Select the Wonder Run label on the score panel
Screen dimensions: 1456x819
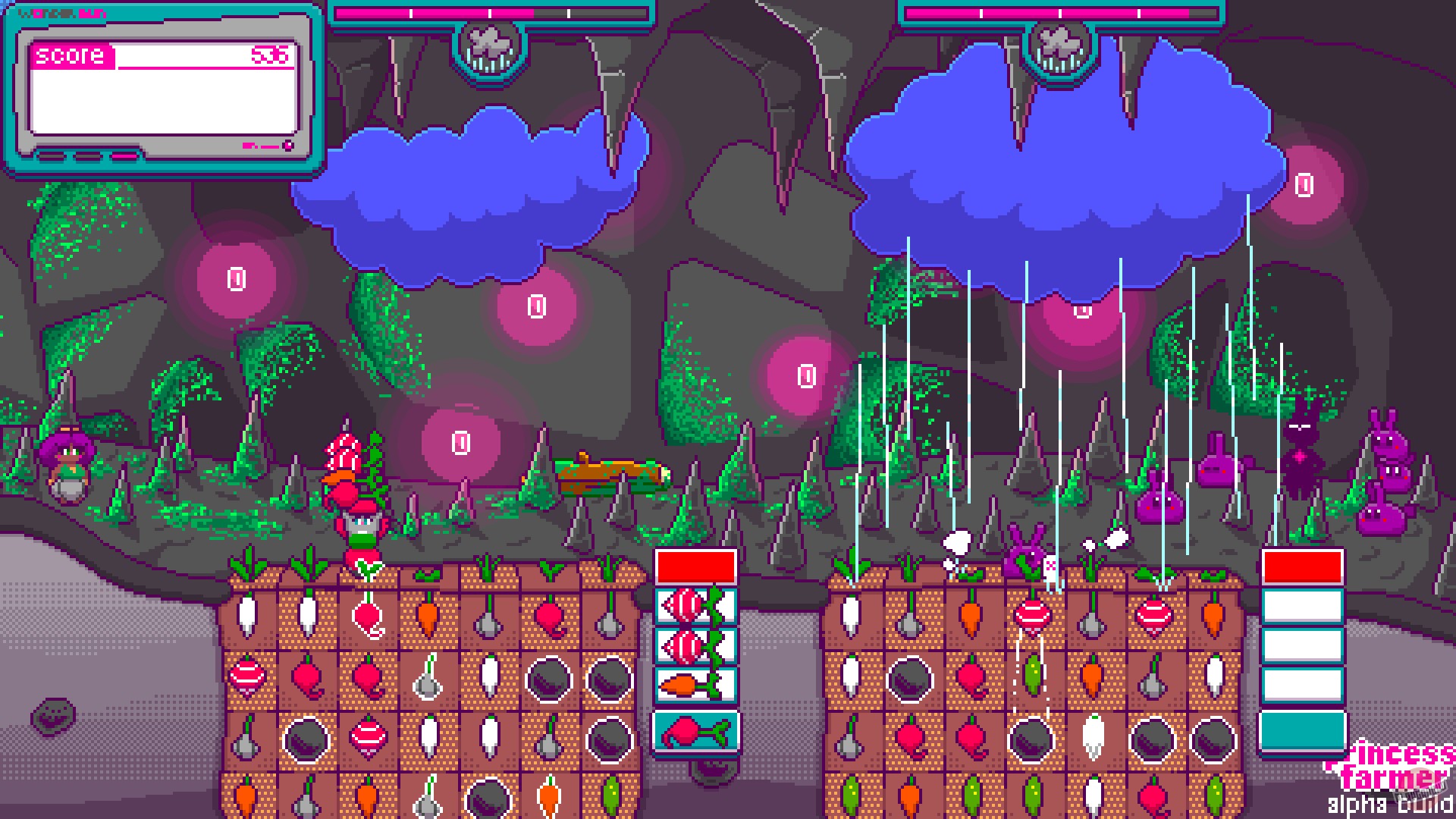(61, 11)
